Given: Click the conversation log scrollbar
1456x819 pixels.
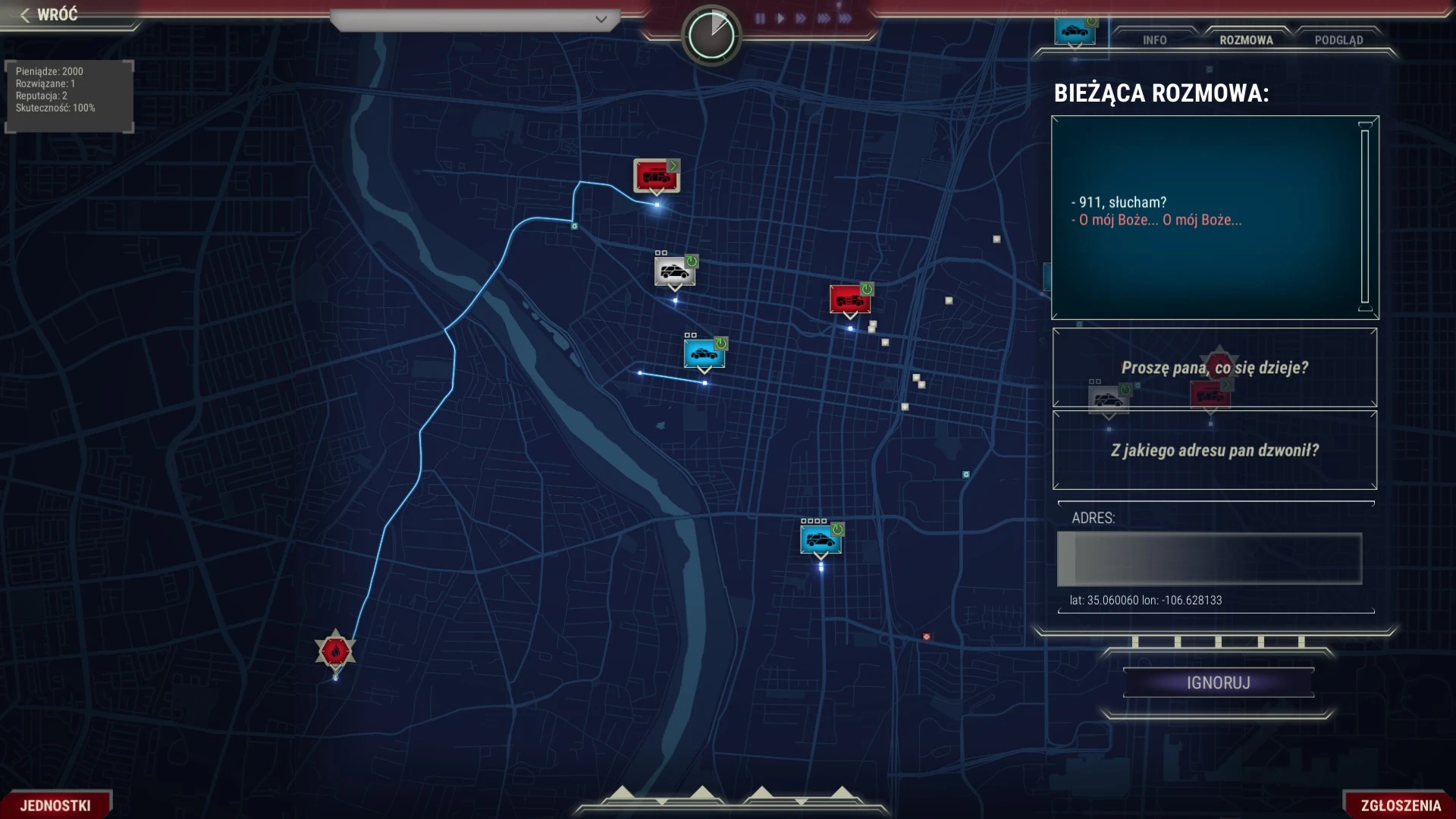Looking at the screenshot, I should (x=1365, y=217).
